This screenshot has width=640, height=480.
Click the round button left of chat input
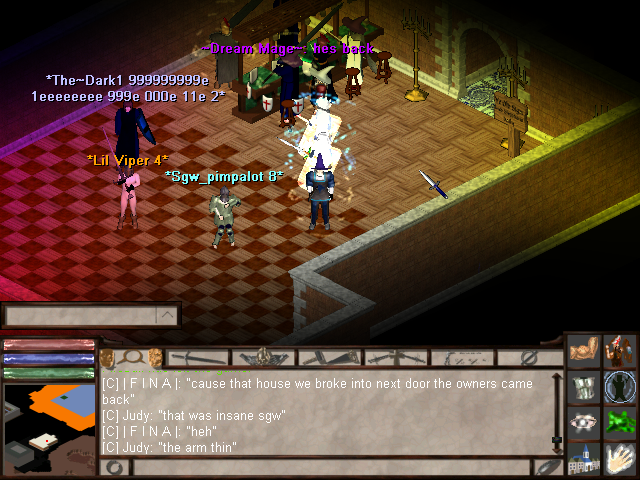click(x=116, y=467)
